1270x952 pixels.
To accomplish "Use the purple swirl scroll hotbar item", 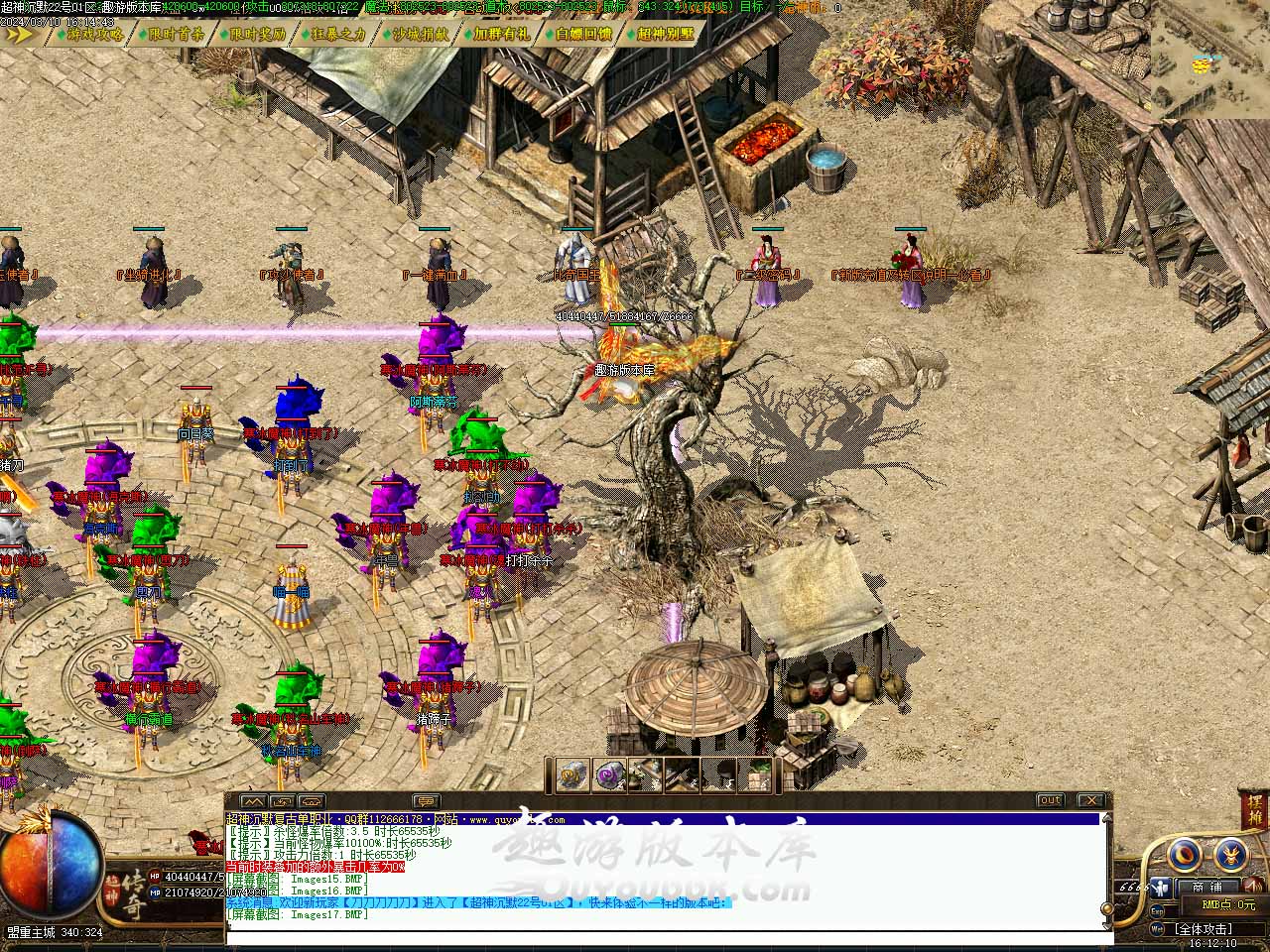I will pos(607,774).
